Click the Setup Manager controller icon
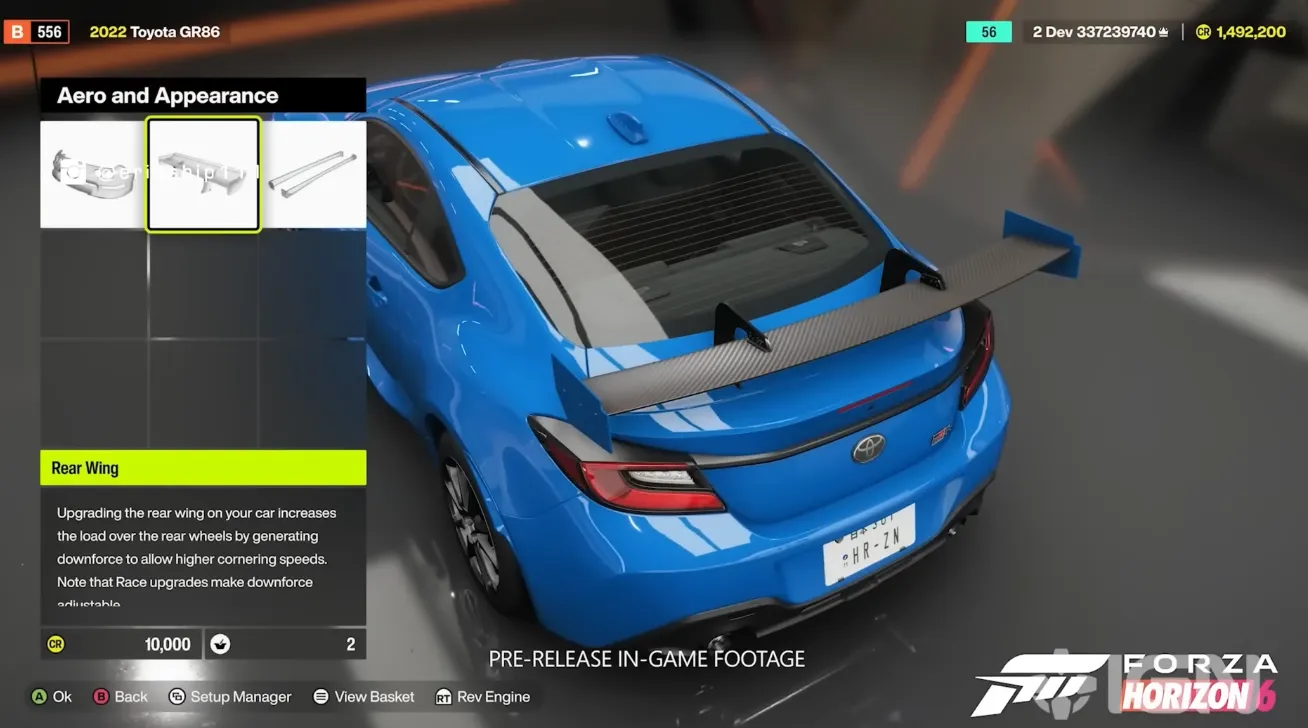The image size is (1308, 728). (x=175, y=696)
